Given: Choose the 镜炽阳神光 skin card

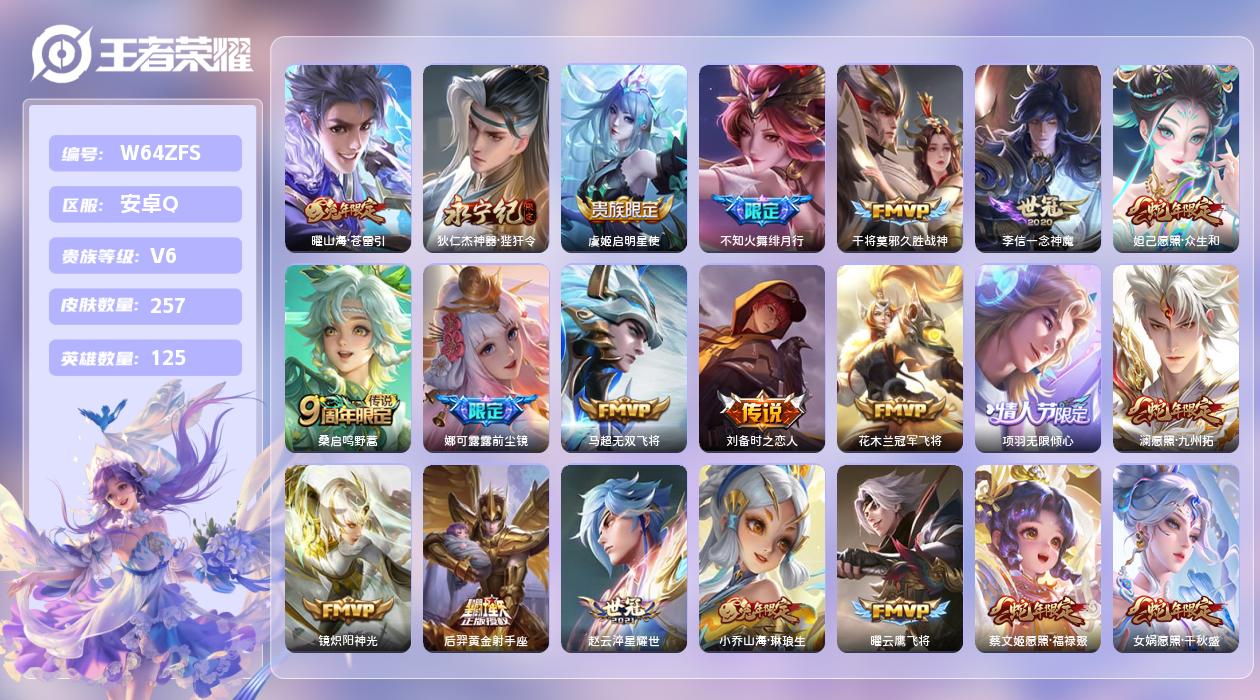Looking at the screenshot, I should [x=348, y=558].
